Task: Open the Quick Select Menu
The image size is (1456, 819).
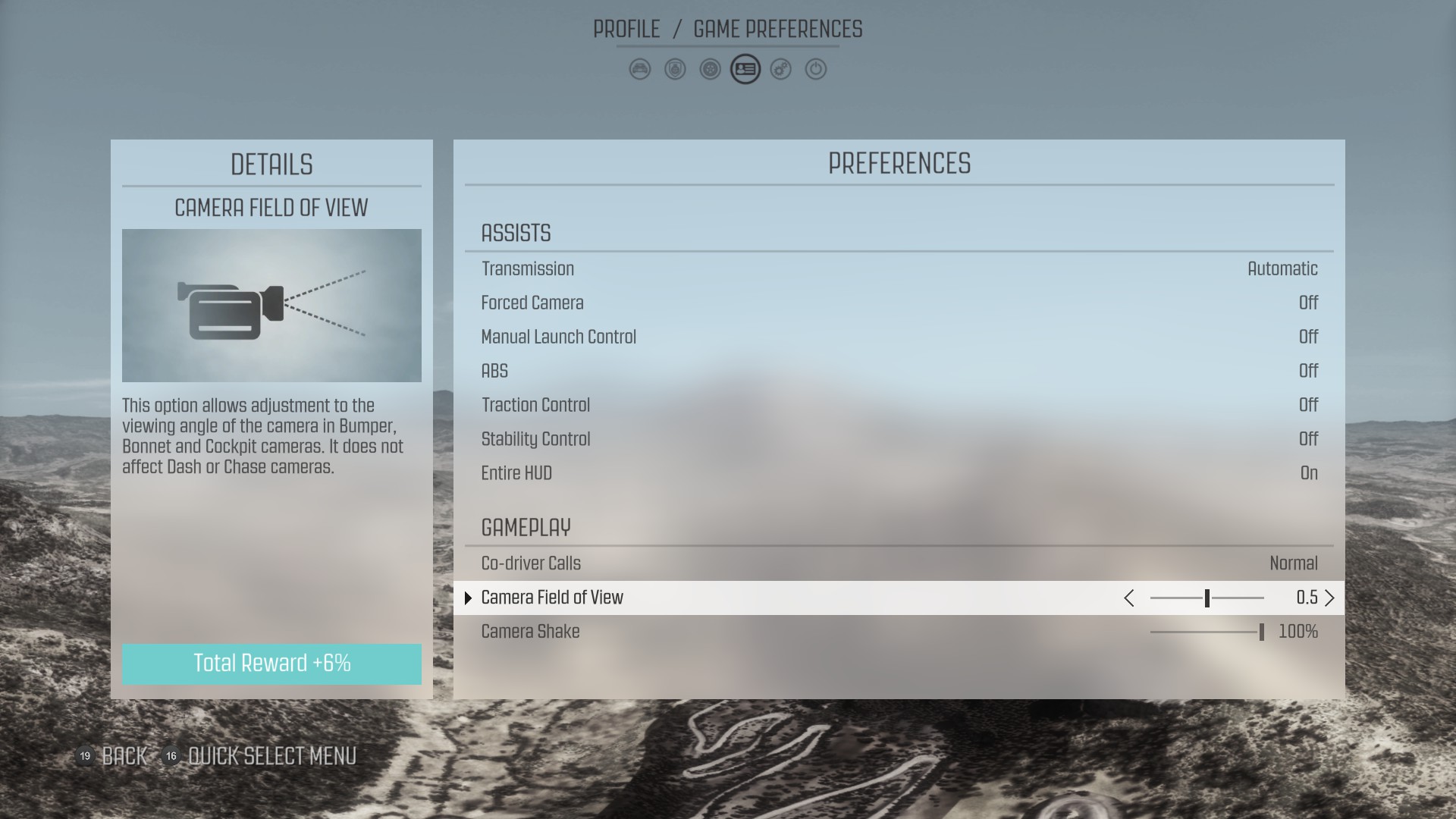Action: pos(271,756)
